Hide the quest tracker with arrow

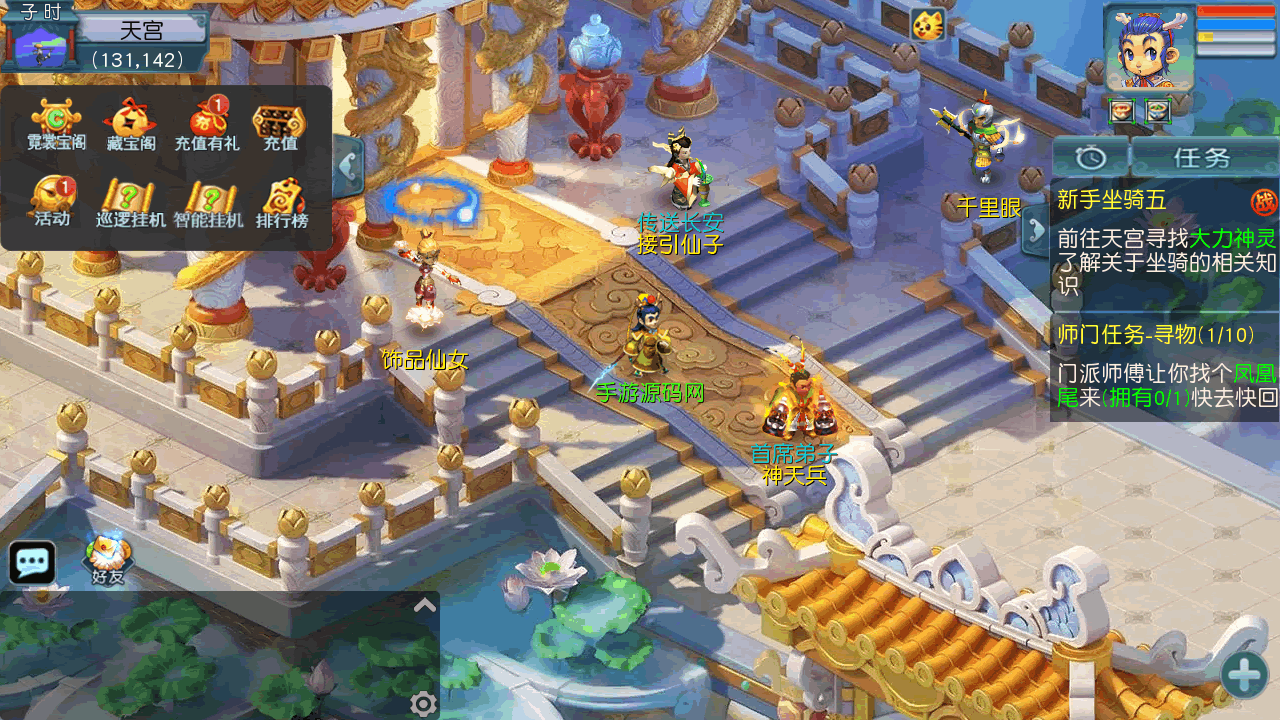(x=1035, y=232)
